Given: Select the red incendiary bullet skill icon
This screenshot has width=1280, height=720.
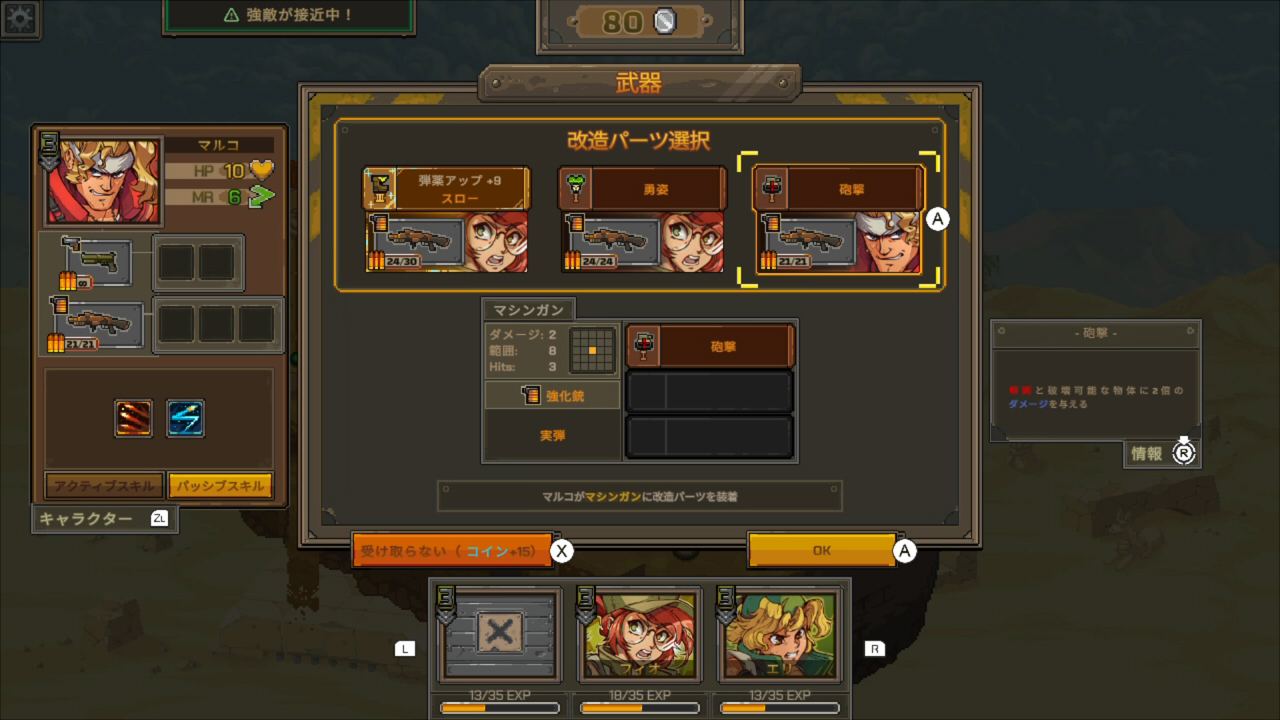Looking at the screenshot, I should click(134, 418).
